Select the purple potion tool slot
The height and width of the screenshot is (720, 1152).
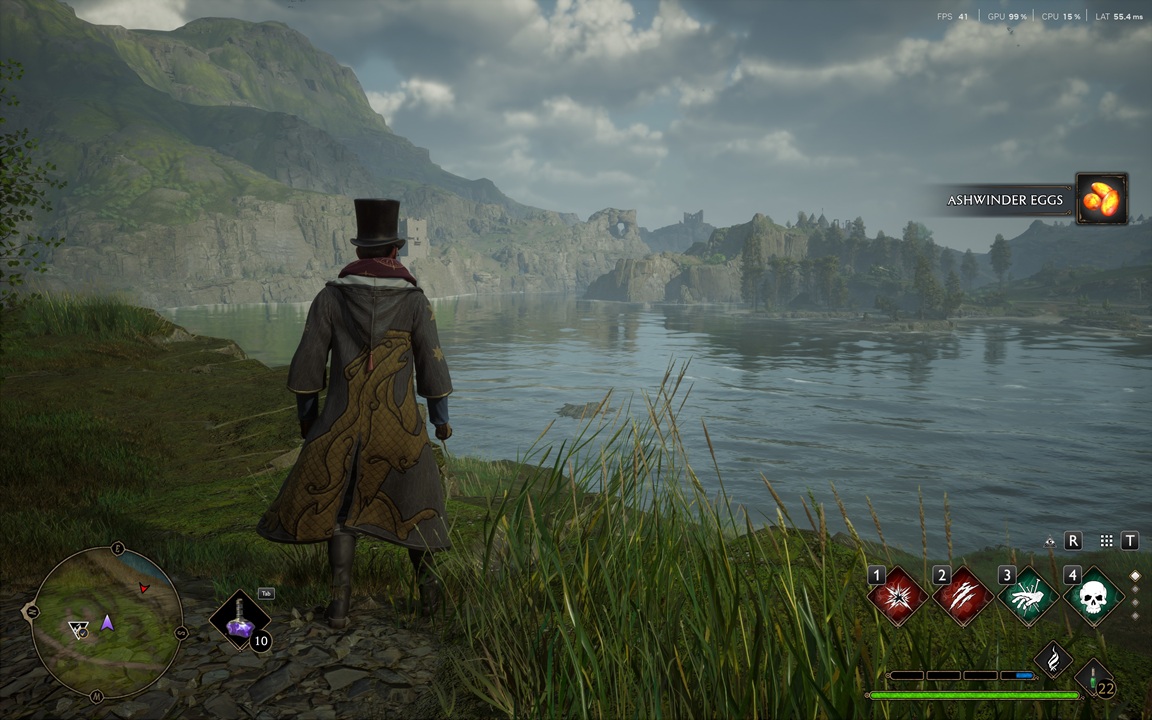[x=240, y=620]
